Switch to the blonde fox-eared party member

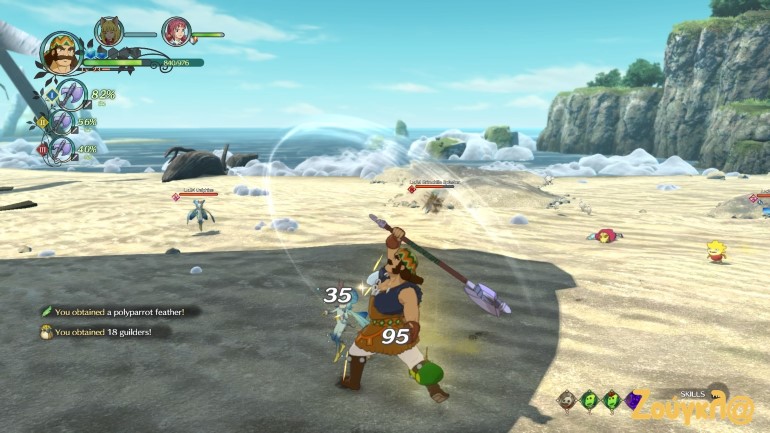point(108,32)
